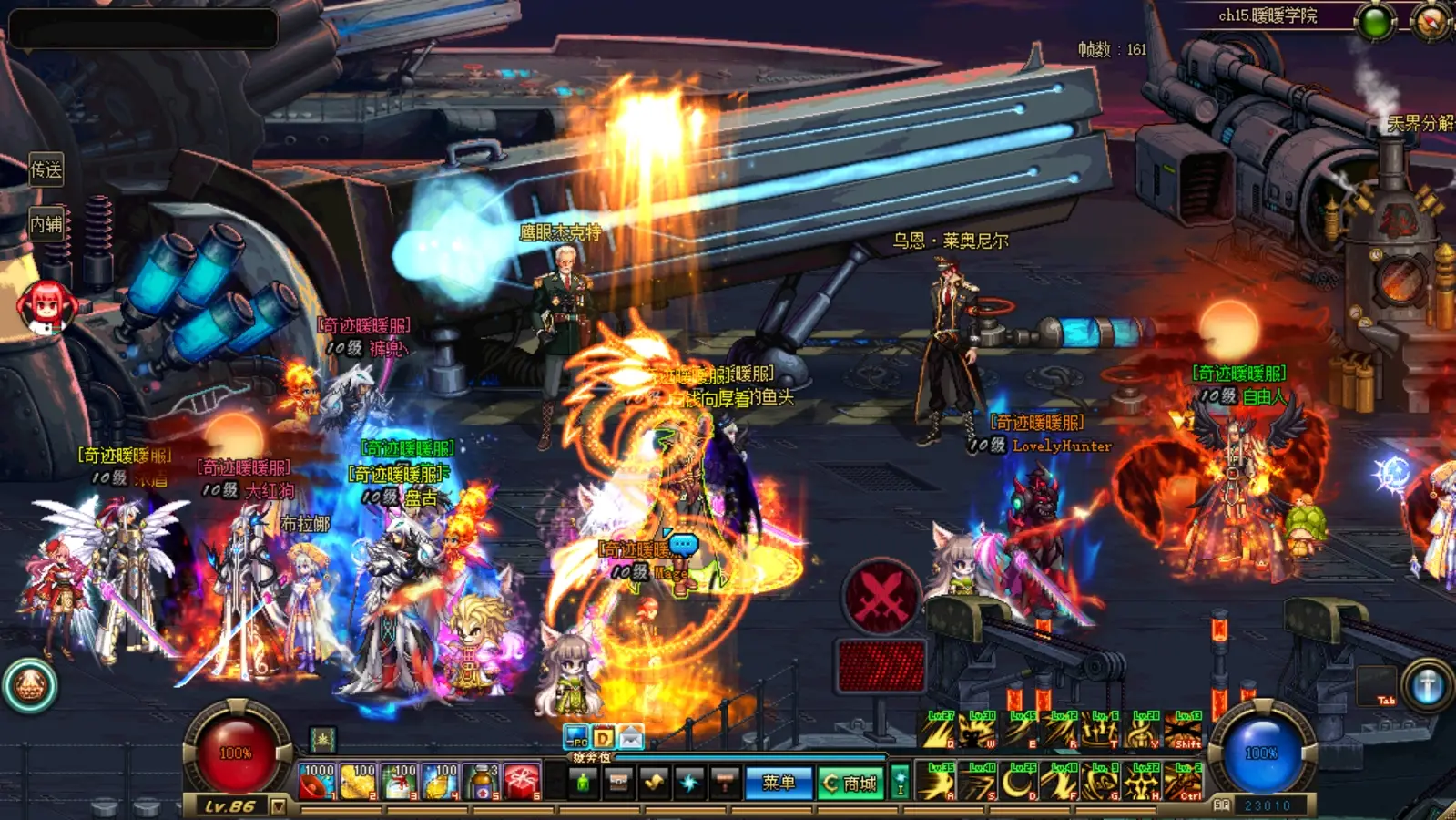The image size is (1456, 820).
Task: Open the orange D calendar icon
Action: (604, 736)
